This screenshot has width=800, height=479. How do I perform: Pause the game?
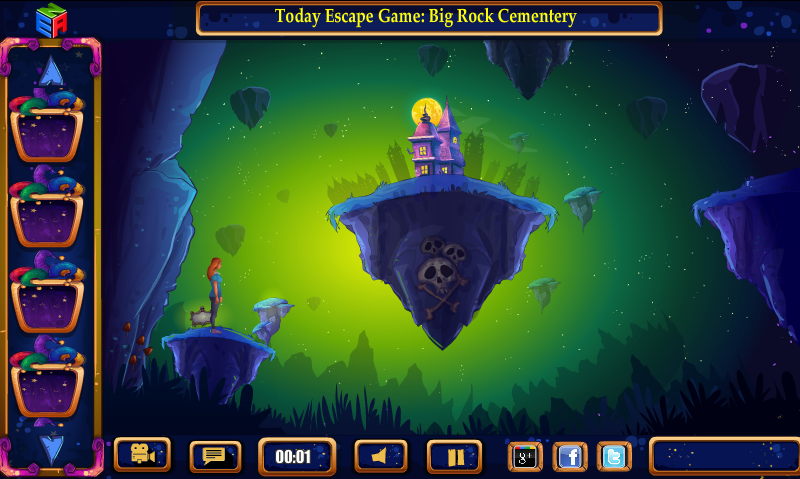[x=455, y=456]
